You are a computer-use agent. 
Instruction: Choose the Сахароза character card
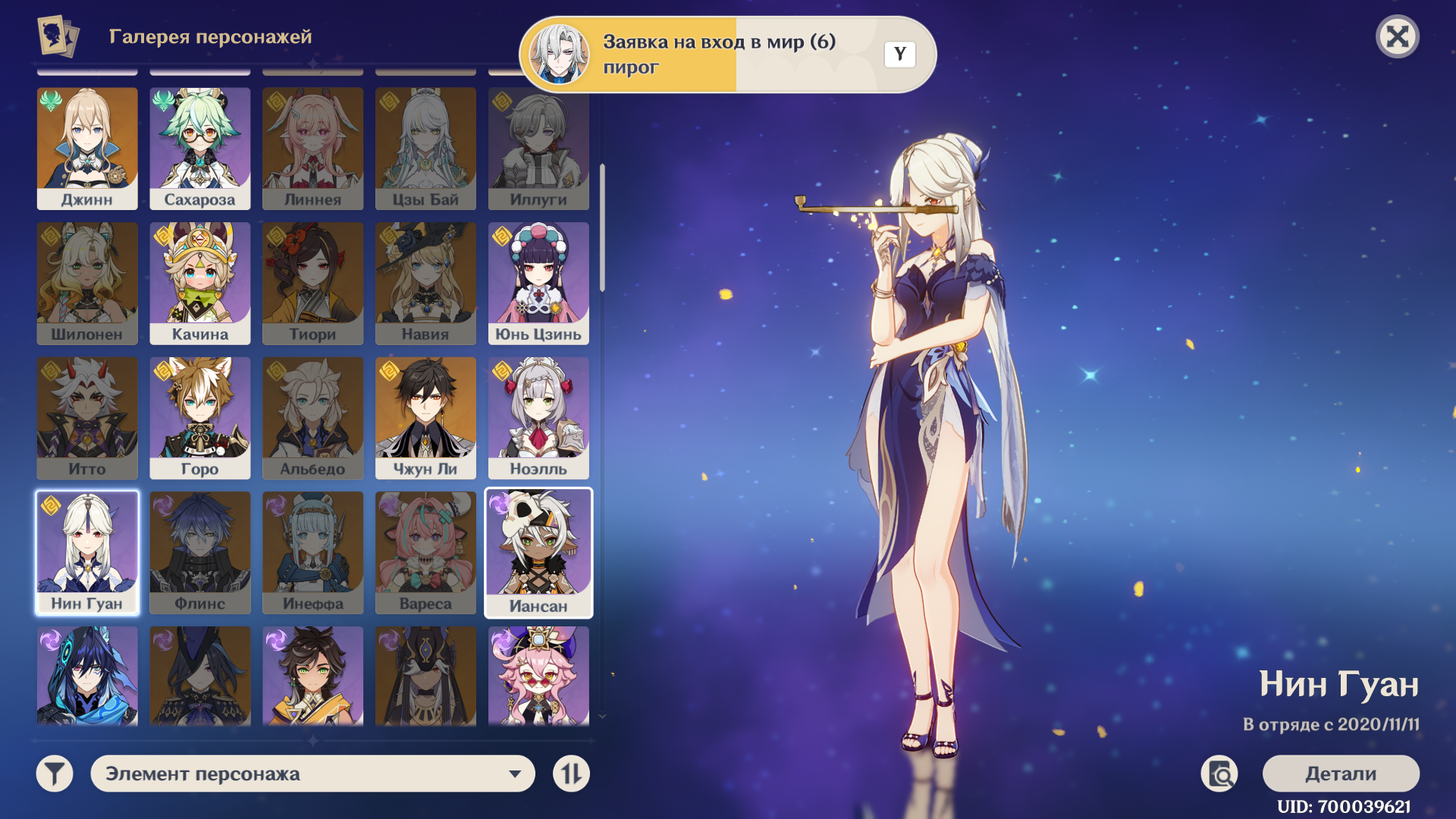click(x=200, y=148)
